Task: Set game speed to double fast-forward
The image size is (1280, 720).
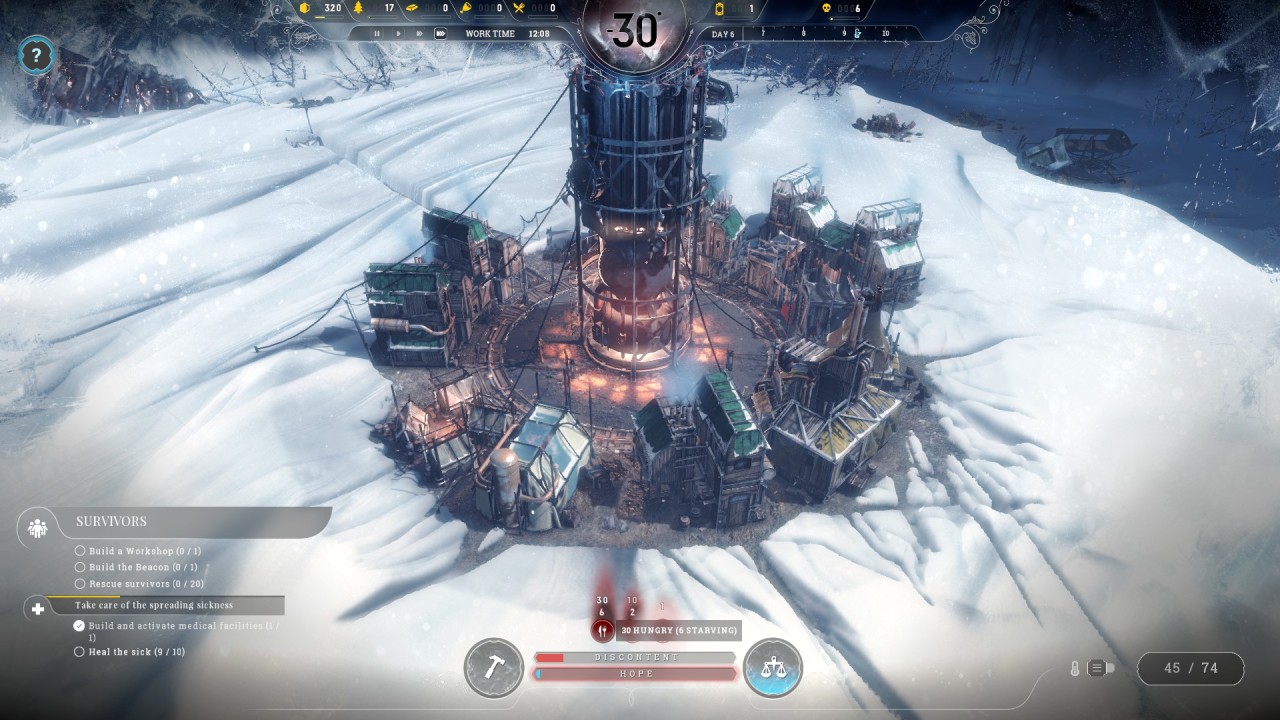Action: click(419, 33)
